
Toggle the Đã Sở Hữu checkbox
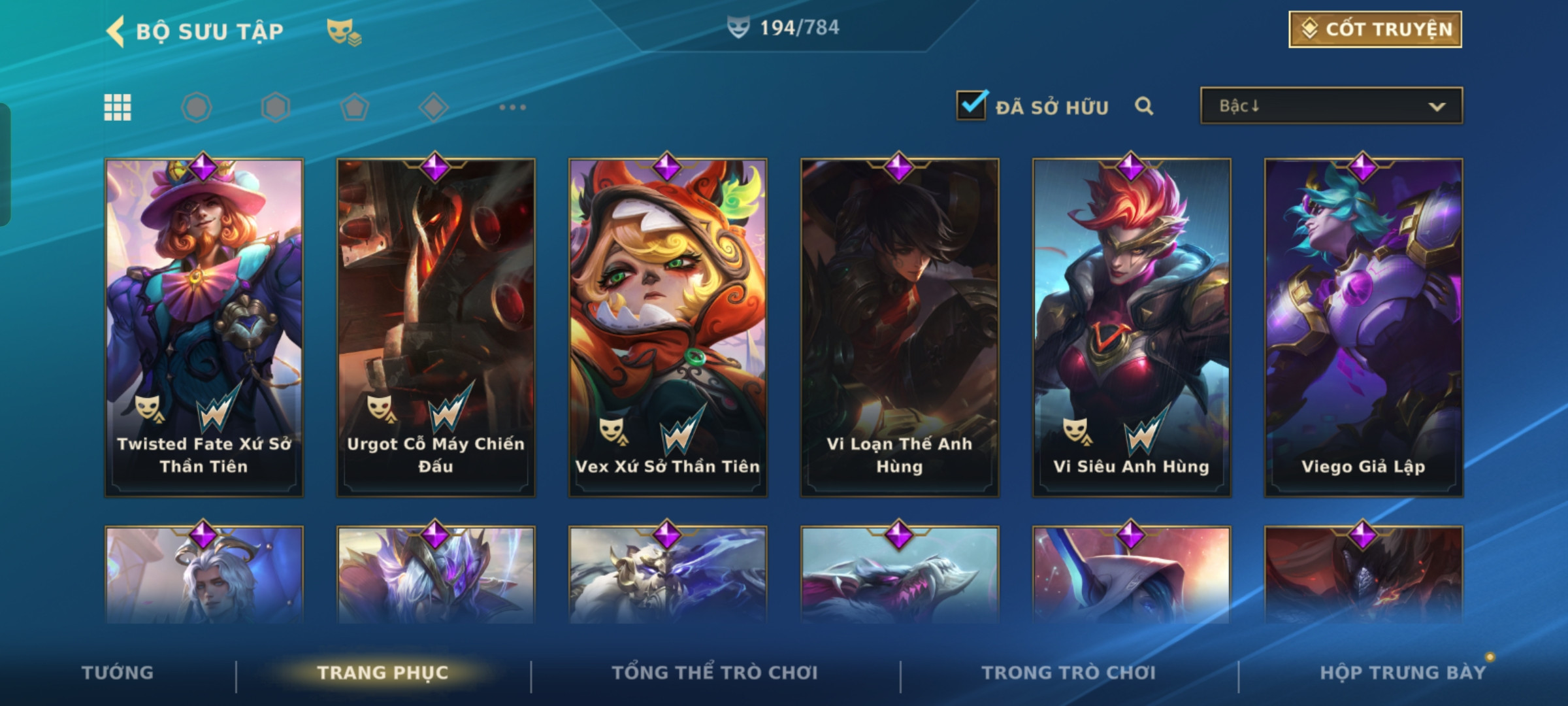pos(971,106)
